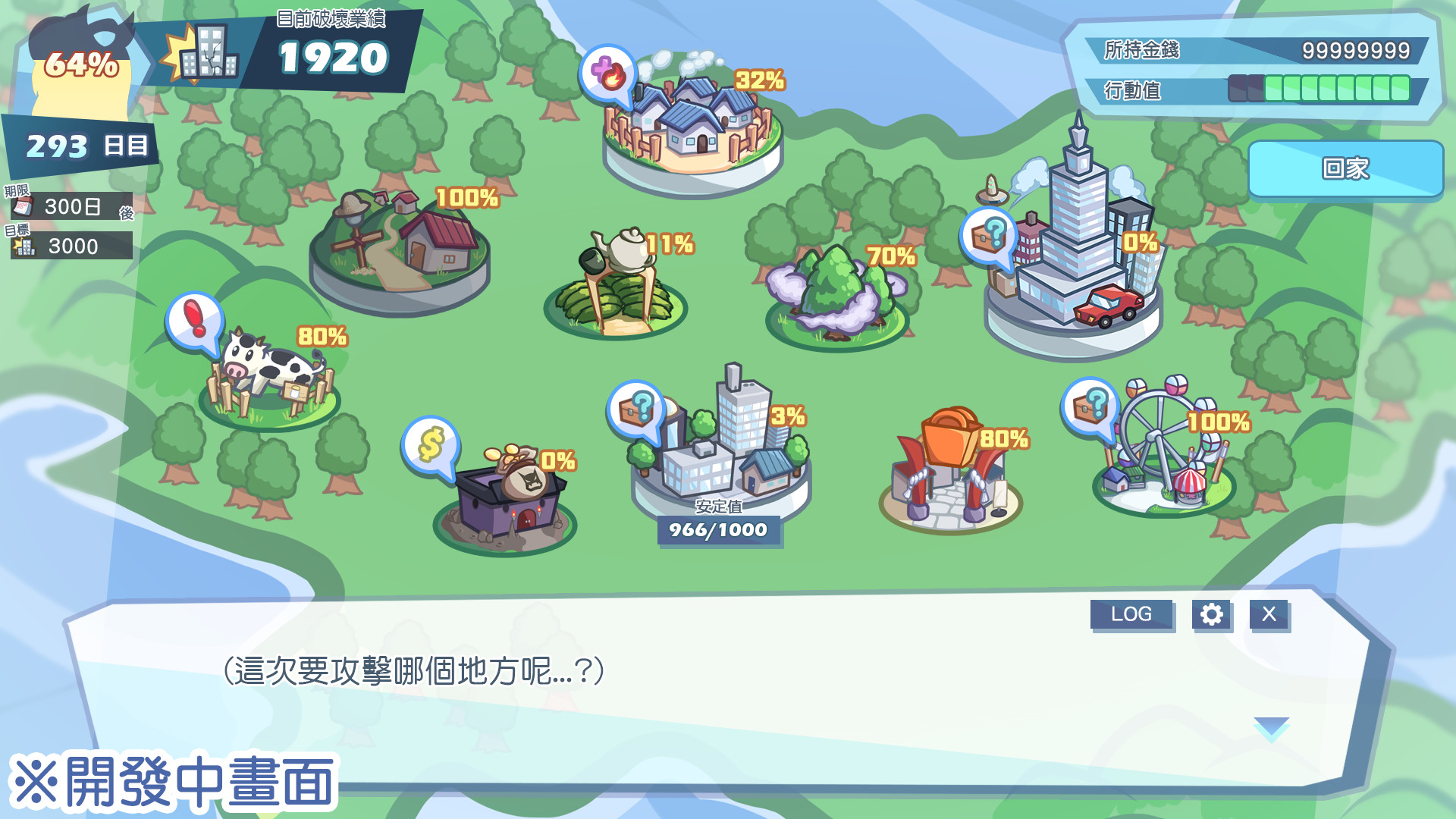Attack the teapot tea plantation location
The image size is (1456, 819).
click(616, 288)
